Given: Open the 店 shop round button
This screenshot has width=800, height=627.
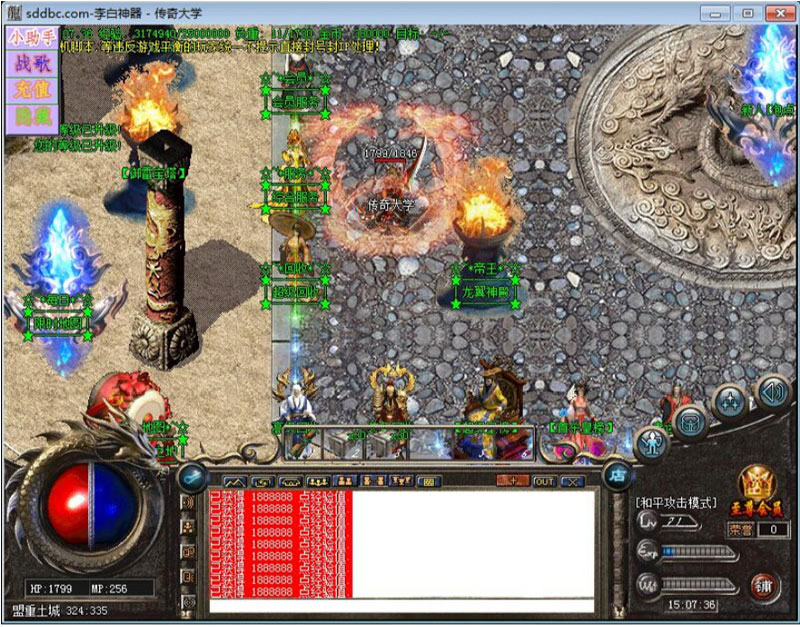Looking at the screenshot, I should point(617,475).
